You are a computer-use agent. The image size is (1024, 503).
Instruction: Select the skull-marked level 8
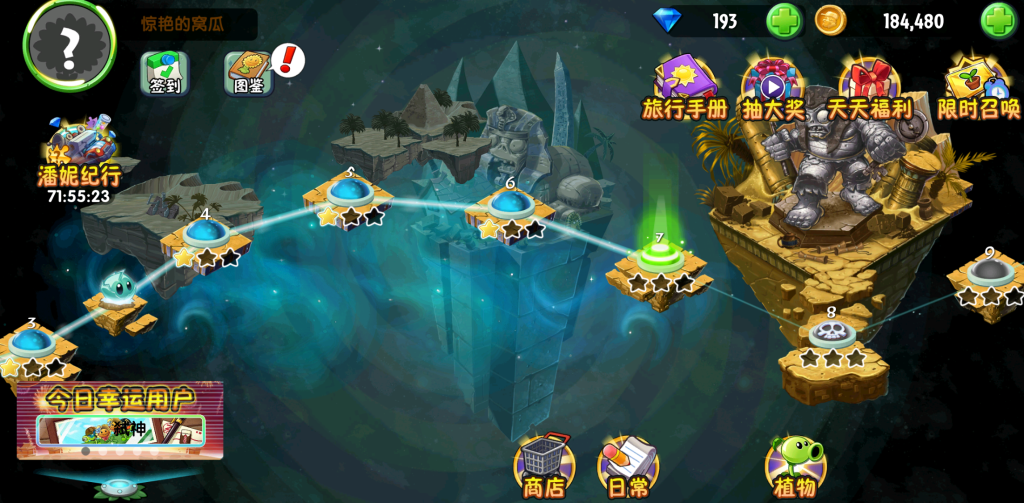831,334
